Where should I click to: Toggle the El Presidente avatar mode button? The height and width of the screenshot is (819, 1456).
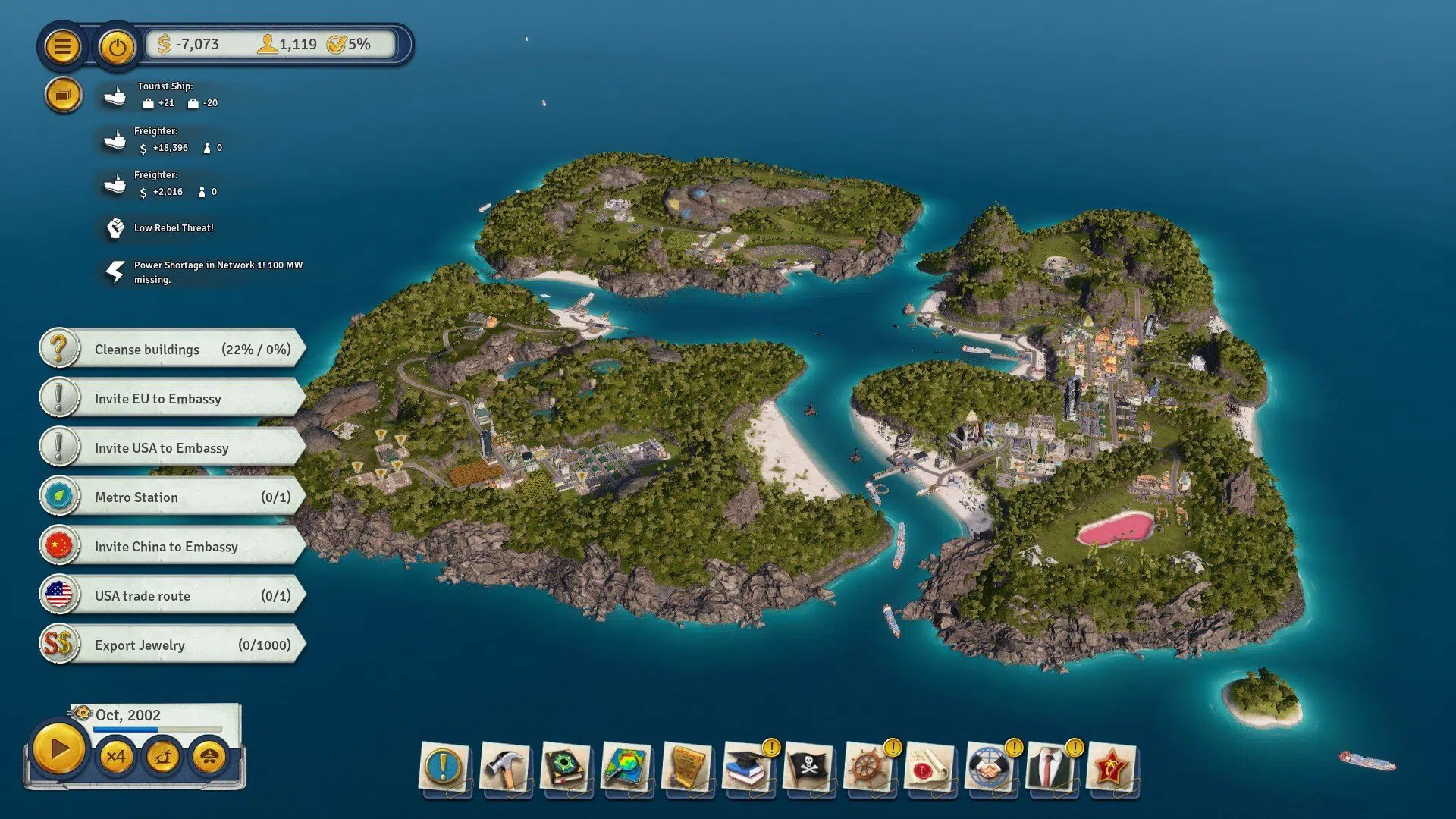[210, 757]
